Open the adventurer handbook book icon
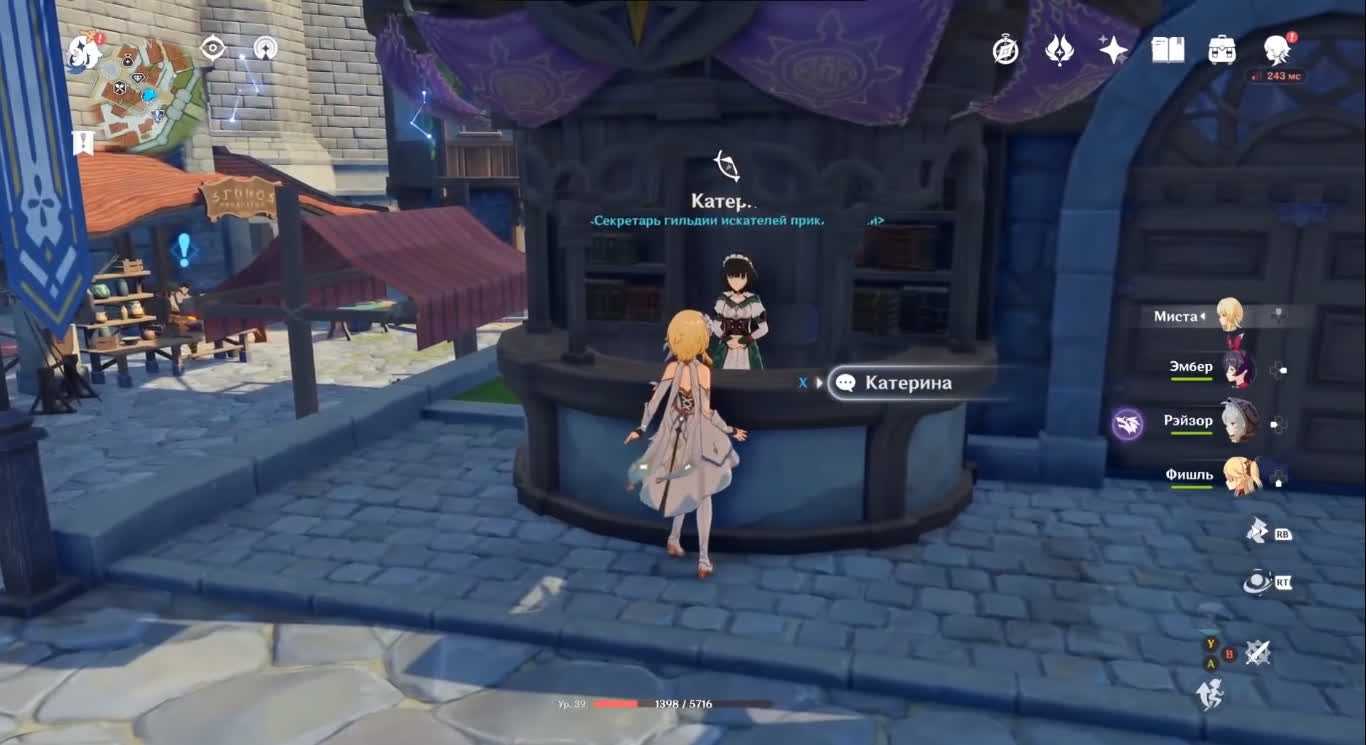Screen dimensions: 1366x745 click(x=1168, y=50)
